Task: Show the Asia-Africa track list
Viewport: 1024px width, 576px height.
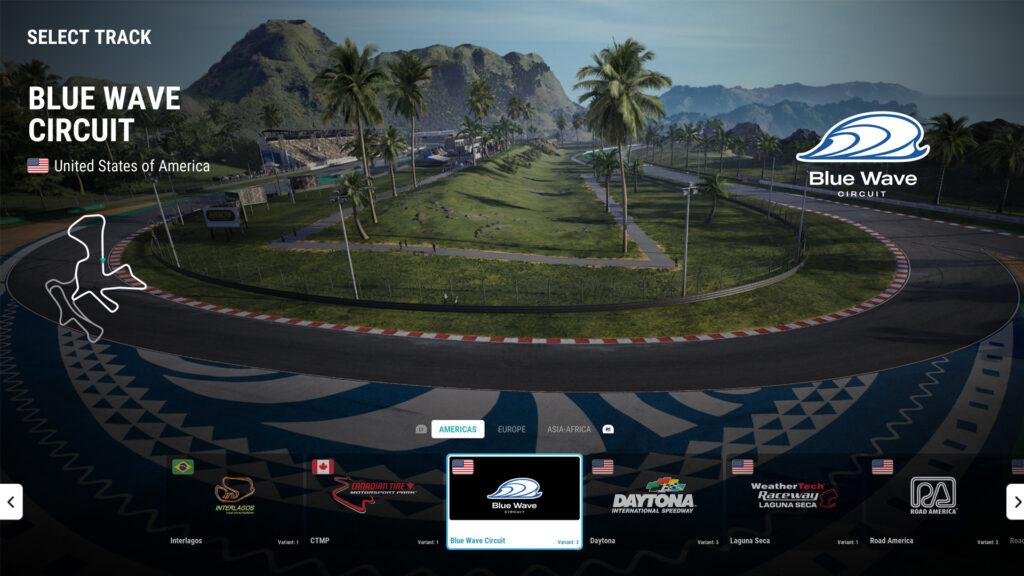Action: click(568, 429)
